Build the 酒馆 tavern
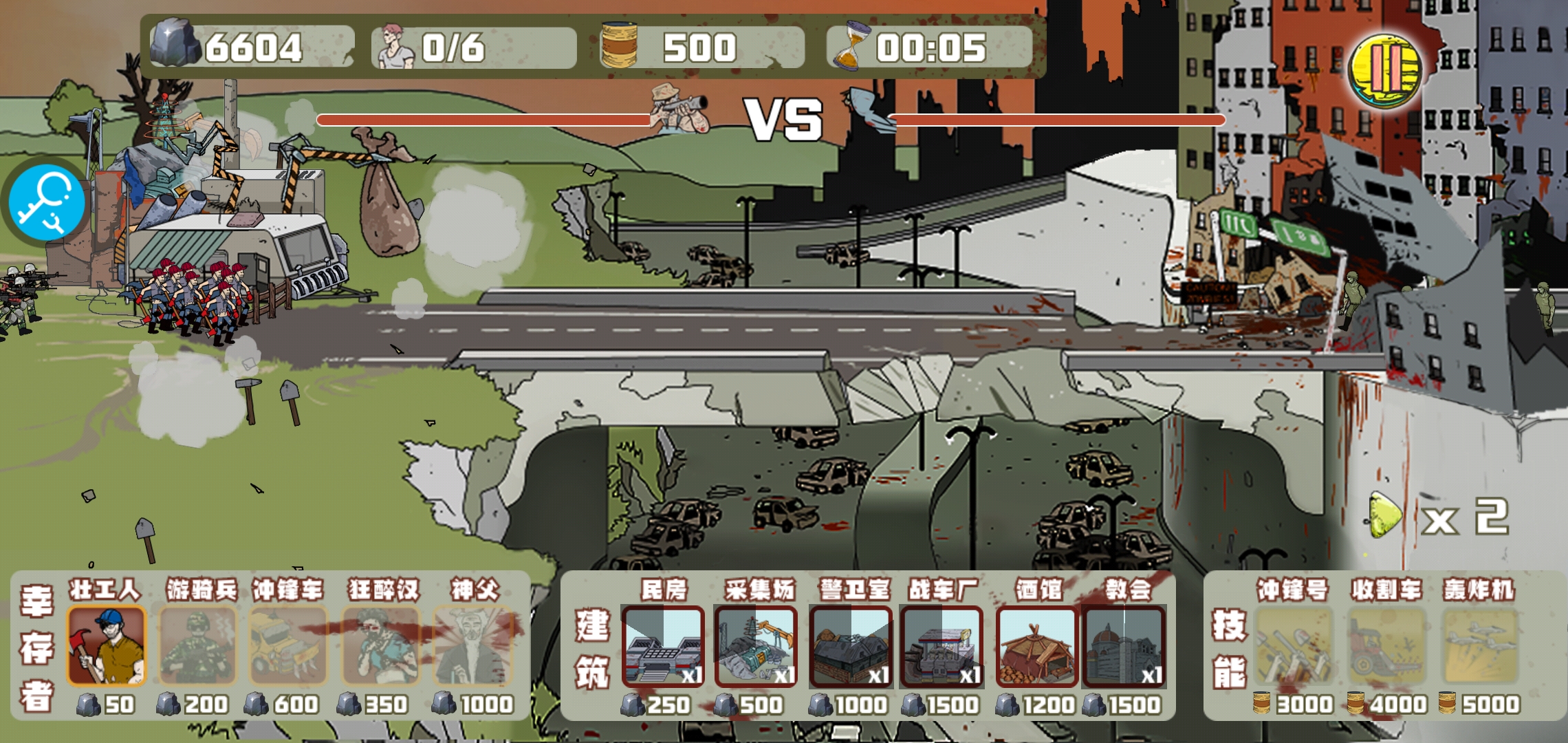The image size is (1568, 743). [1037, 647]
